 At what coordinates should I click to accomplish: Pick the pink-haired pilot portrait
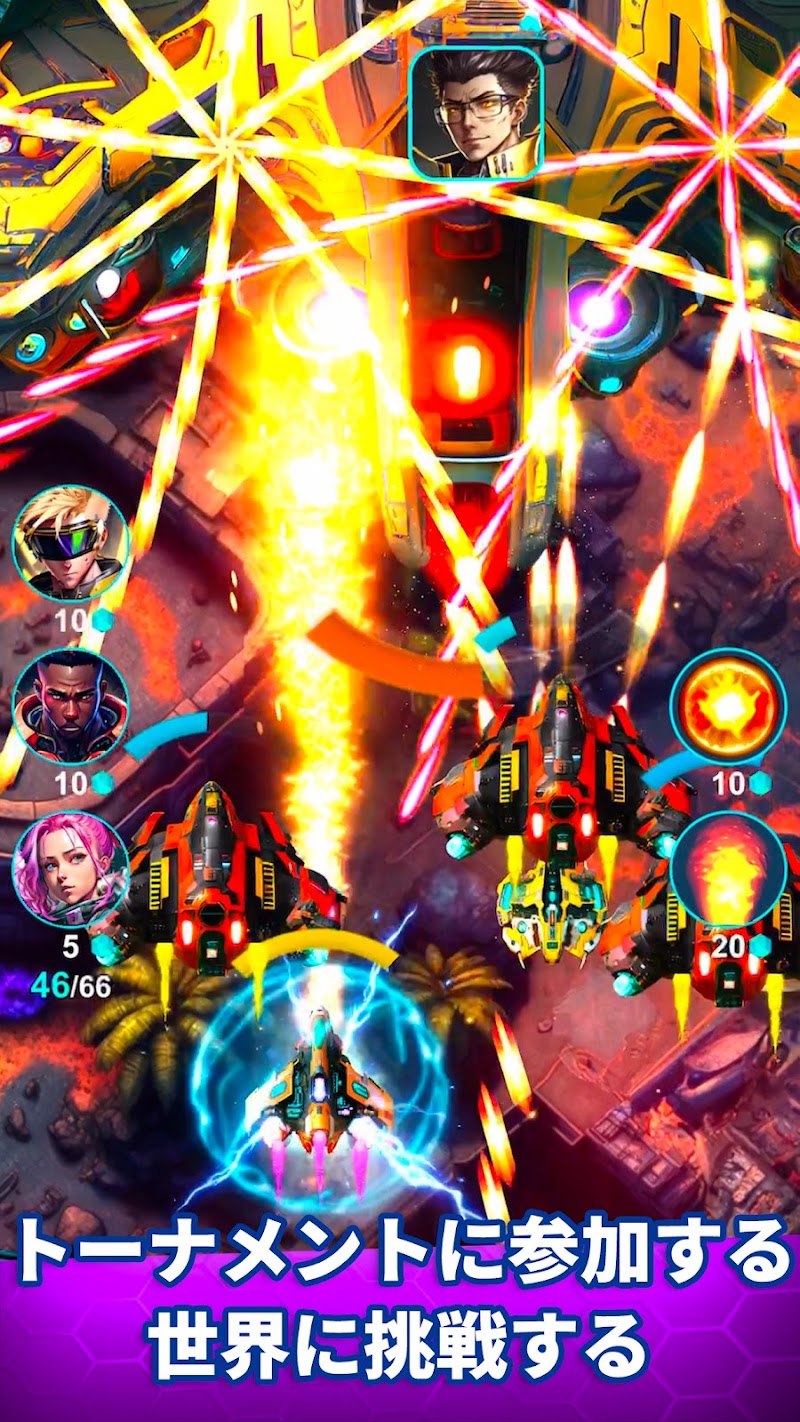coord(70,868)
